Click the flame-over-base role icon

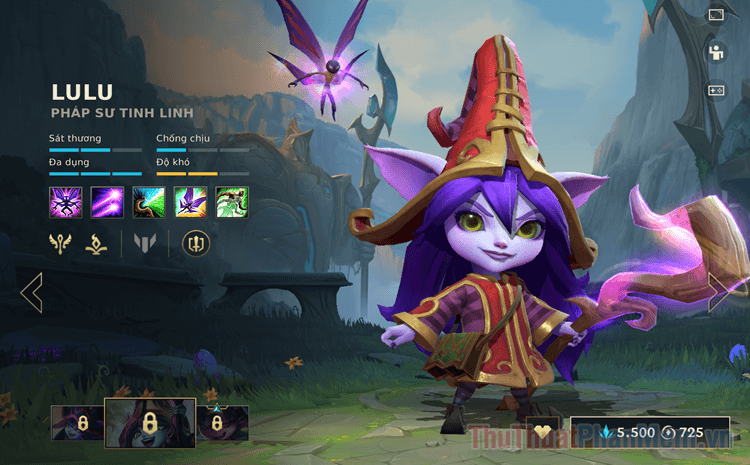(x=97, y=243)
